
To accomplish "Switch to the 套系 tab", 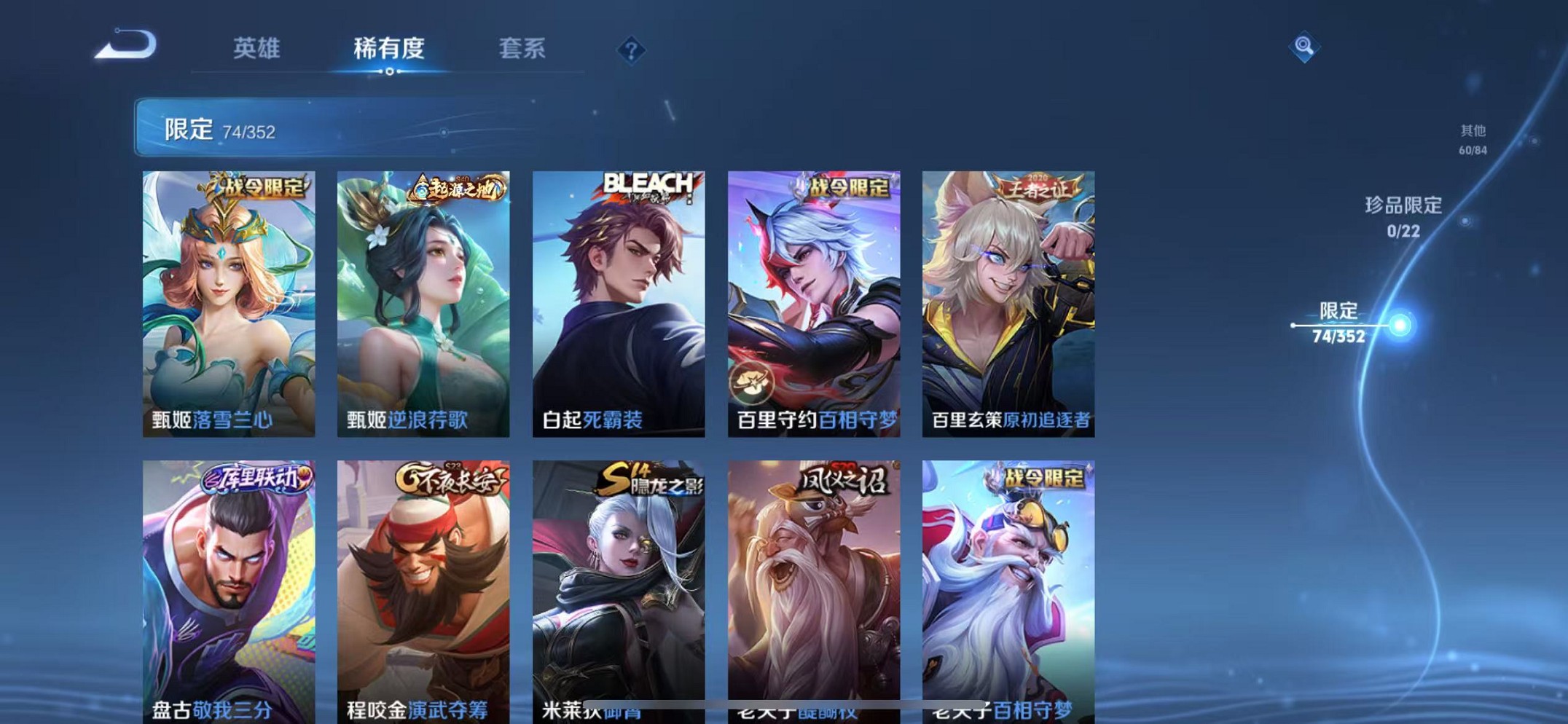I will pos(522,49).
